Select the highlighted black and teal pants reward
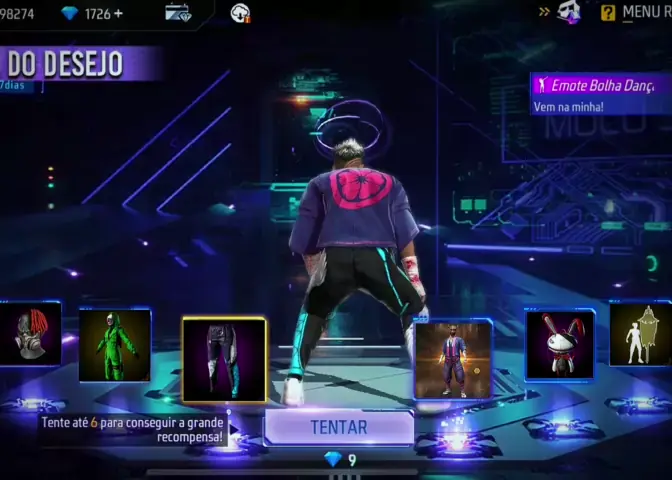Viewport: 672px width, 480px height. [224, 359]
